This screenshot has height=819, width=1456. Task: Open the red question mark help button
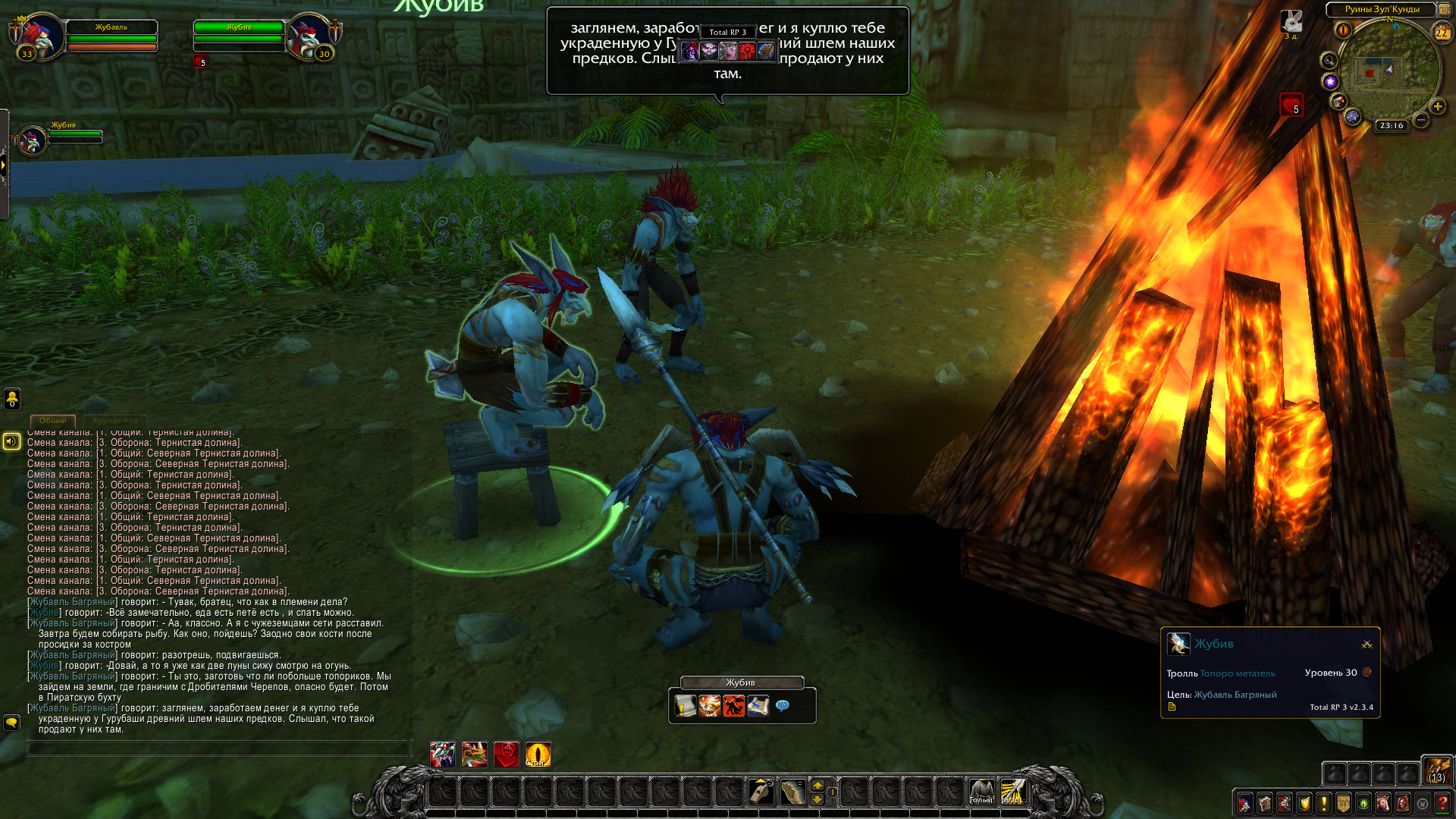1442,802
